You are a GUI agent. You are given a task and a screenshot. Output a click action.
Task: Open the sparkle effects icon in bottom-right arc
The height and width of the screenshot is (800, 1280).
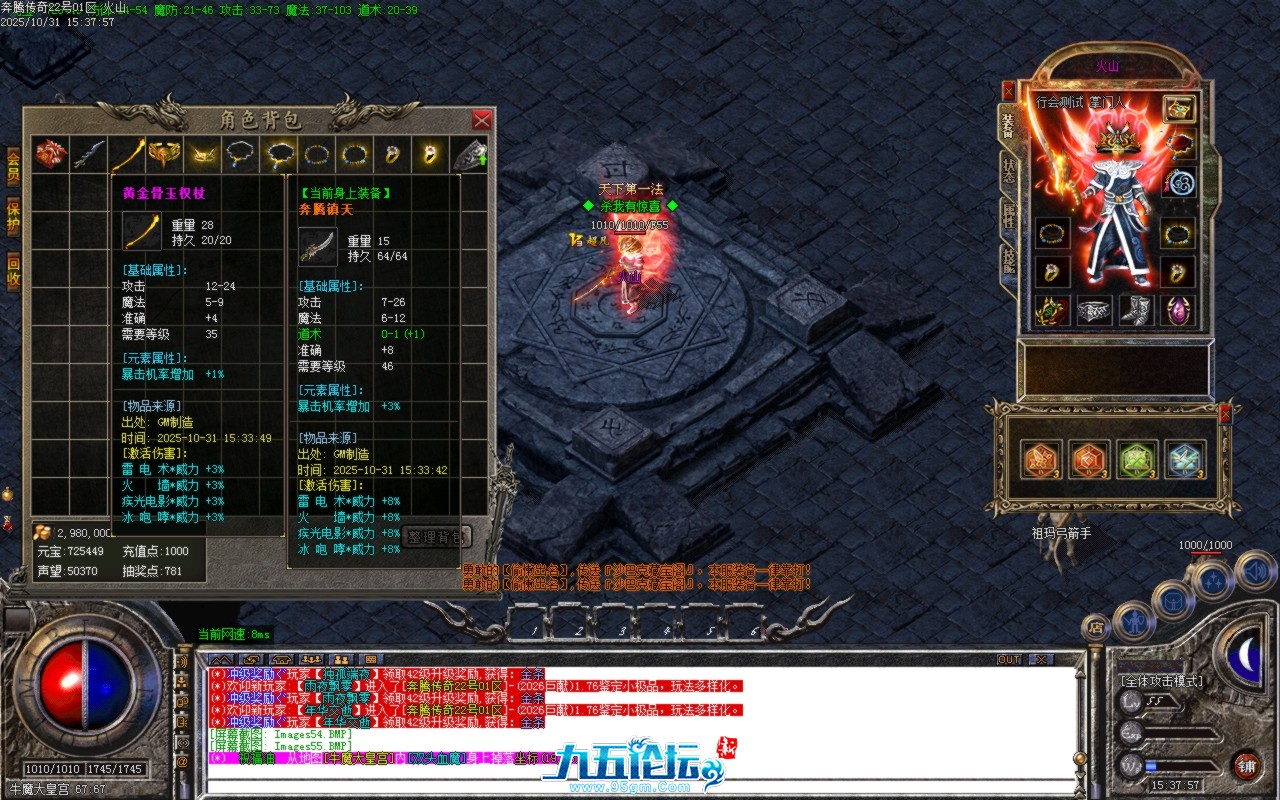(x=1211, y=581)
